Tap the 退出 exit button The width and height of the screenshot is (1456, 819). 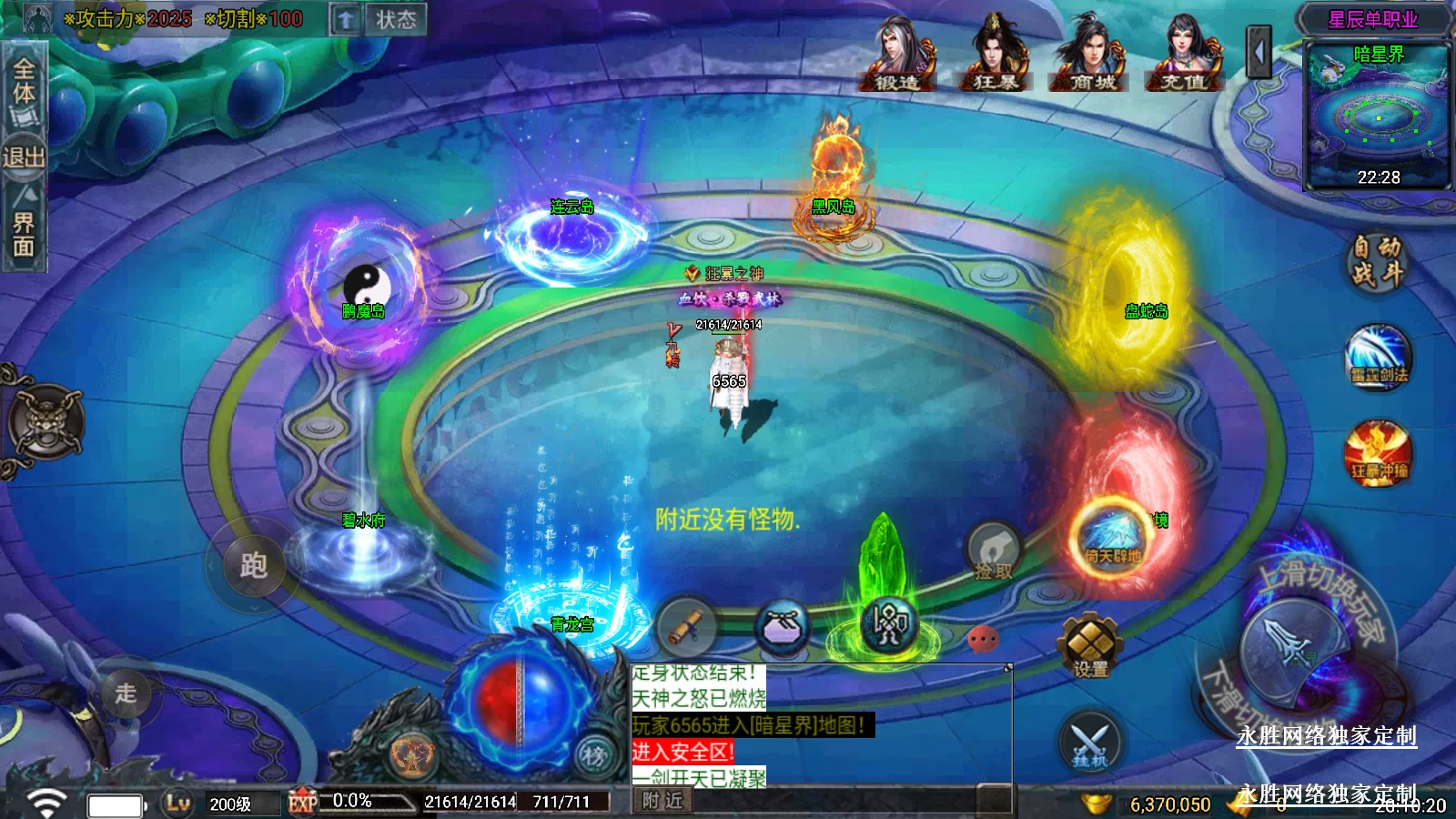click(x=24, y=157)
